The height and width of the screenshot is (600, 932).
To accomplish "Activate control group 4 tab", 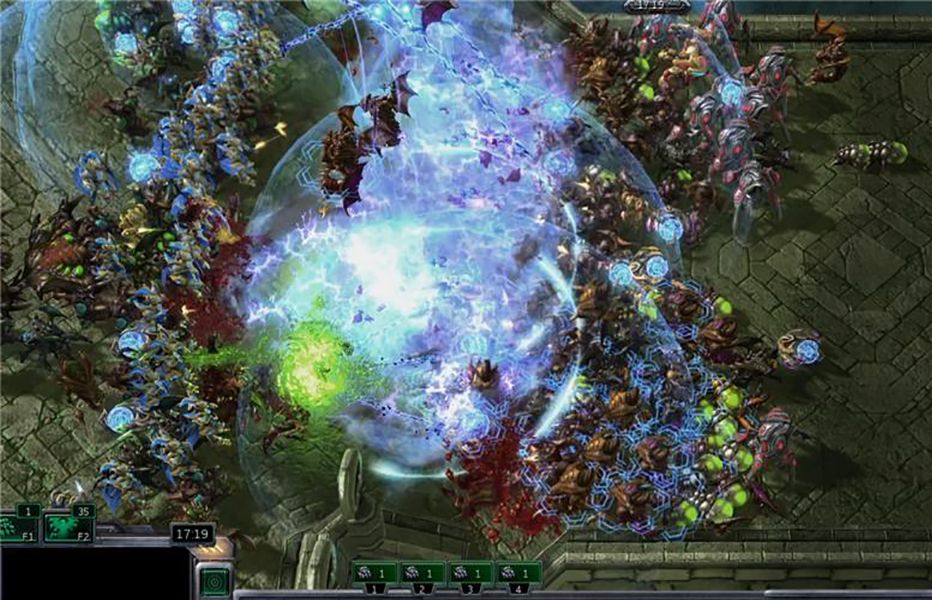I will [519, 574].
